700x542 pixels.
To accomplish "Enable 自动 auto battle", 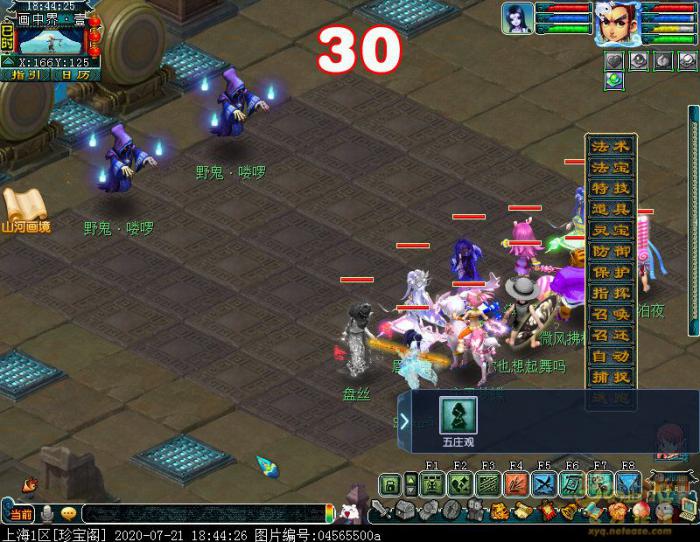I will click(x=611, y=356).
